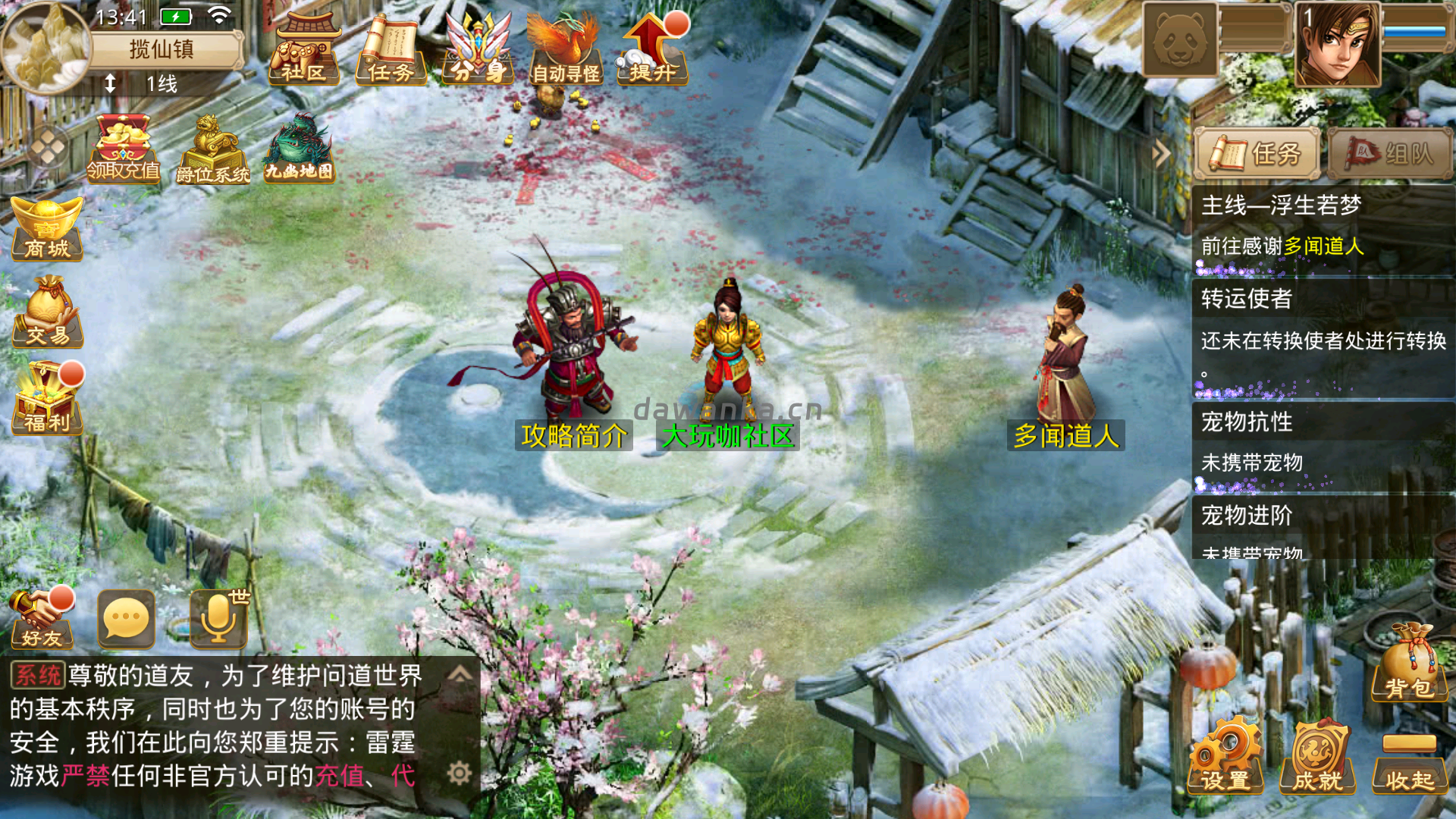Open the 背包 bag icon
The height and width of the screenshot is (819, 1456).
click(x=1409, y=663)
